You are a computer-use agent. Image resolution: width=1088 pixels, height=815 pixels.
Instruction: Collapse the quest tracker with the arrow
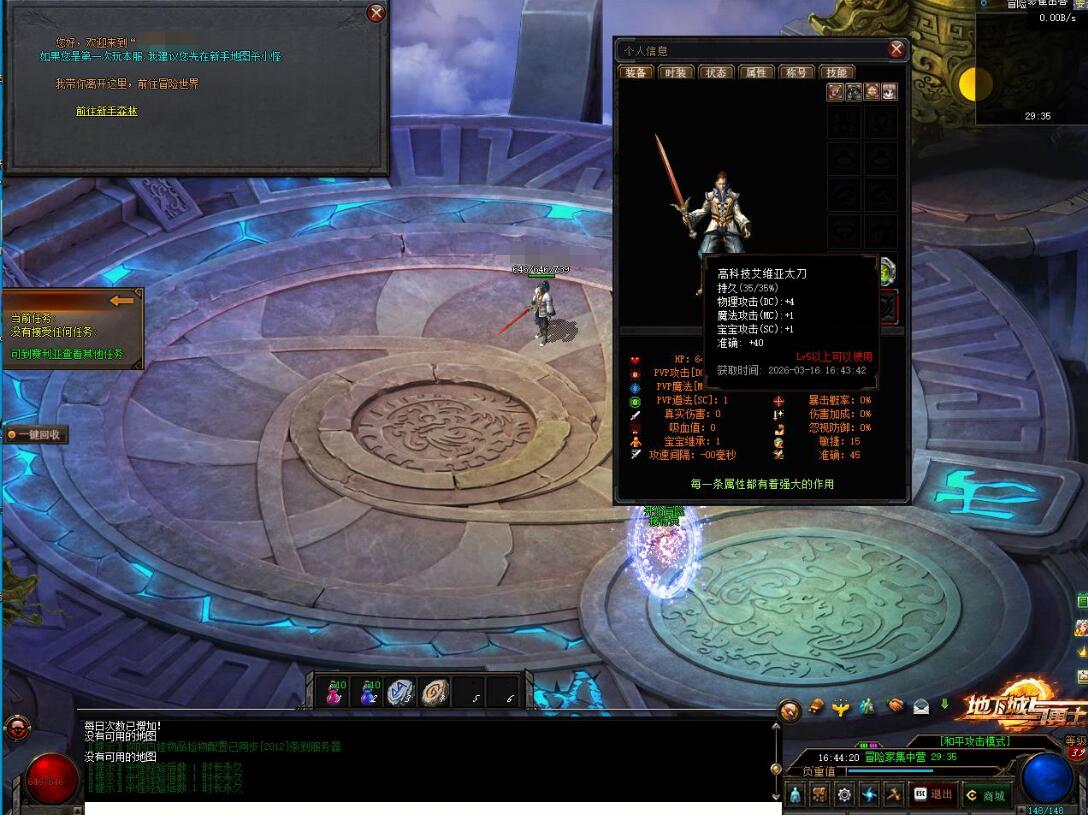[122, 300]
